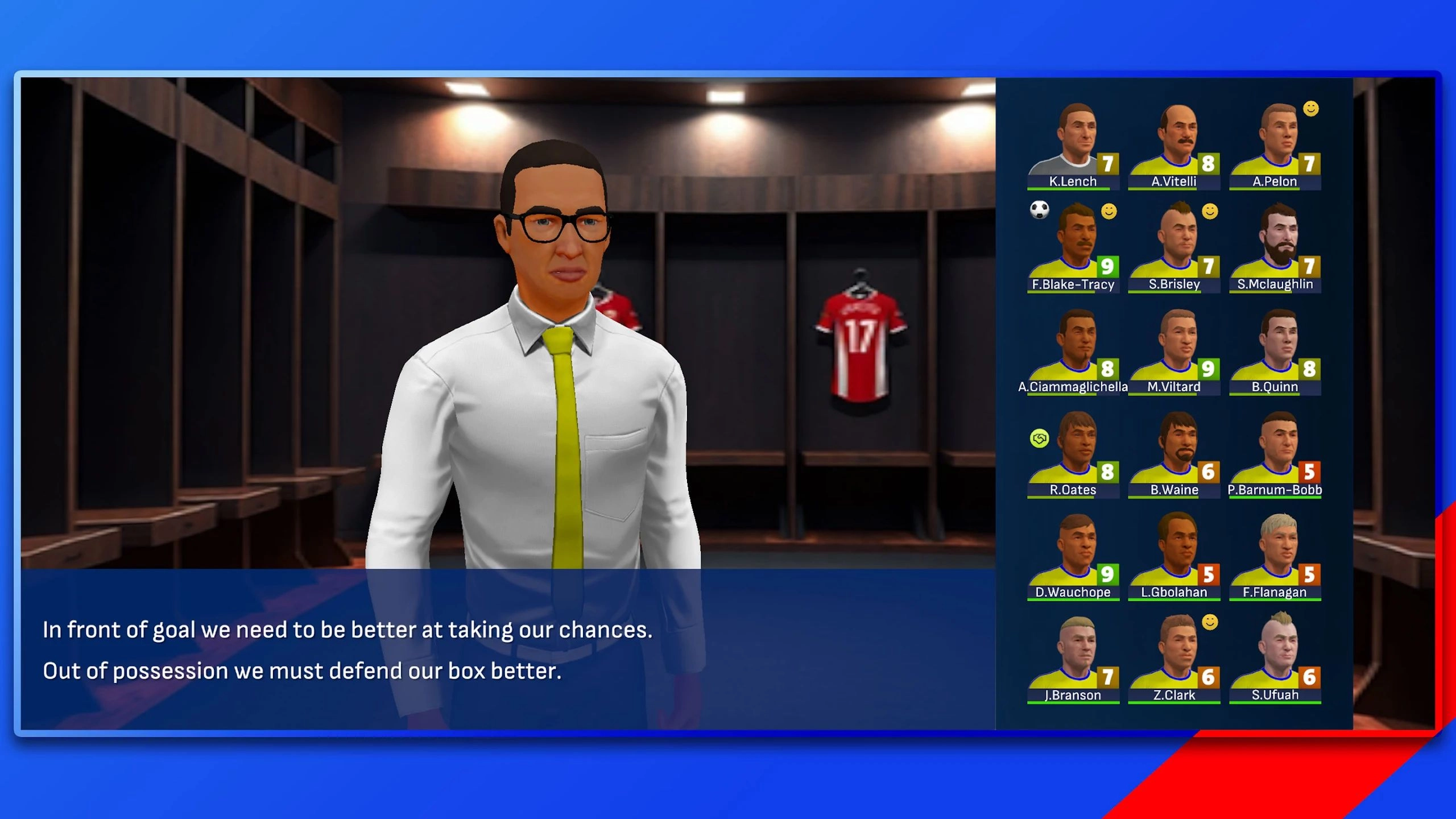This screenshot has width=1456, height=819.
Task: Pick B.Waine's player portrait
Action: 1174,454
